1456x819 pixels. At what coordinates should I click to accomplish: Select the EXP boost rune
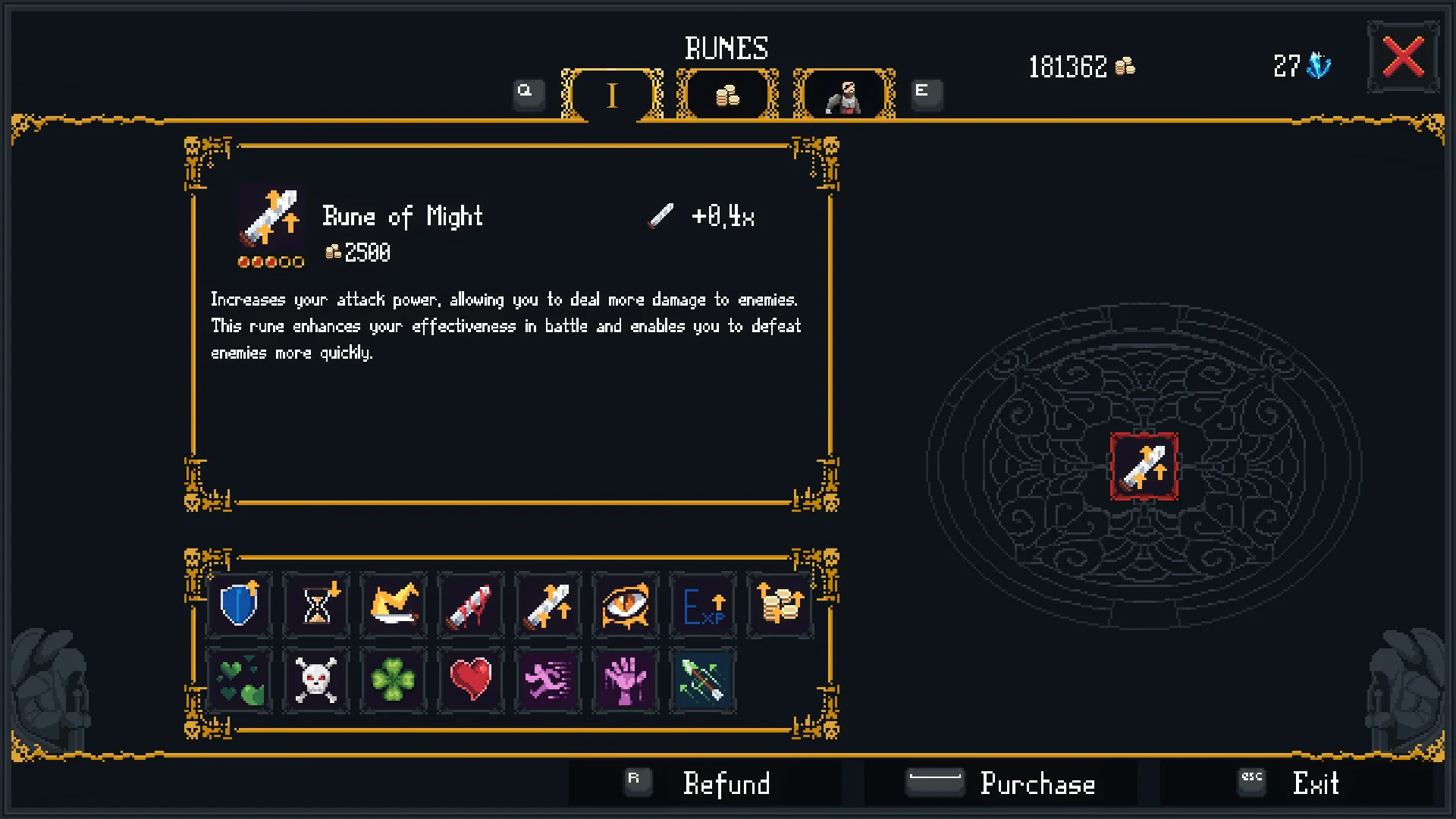pos(703,605)
